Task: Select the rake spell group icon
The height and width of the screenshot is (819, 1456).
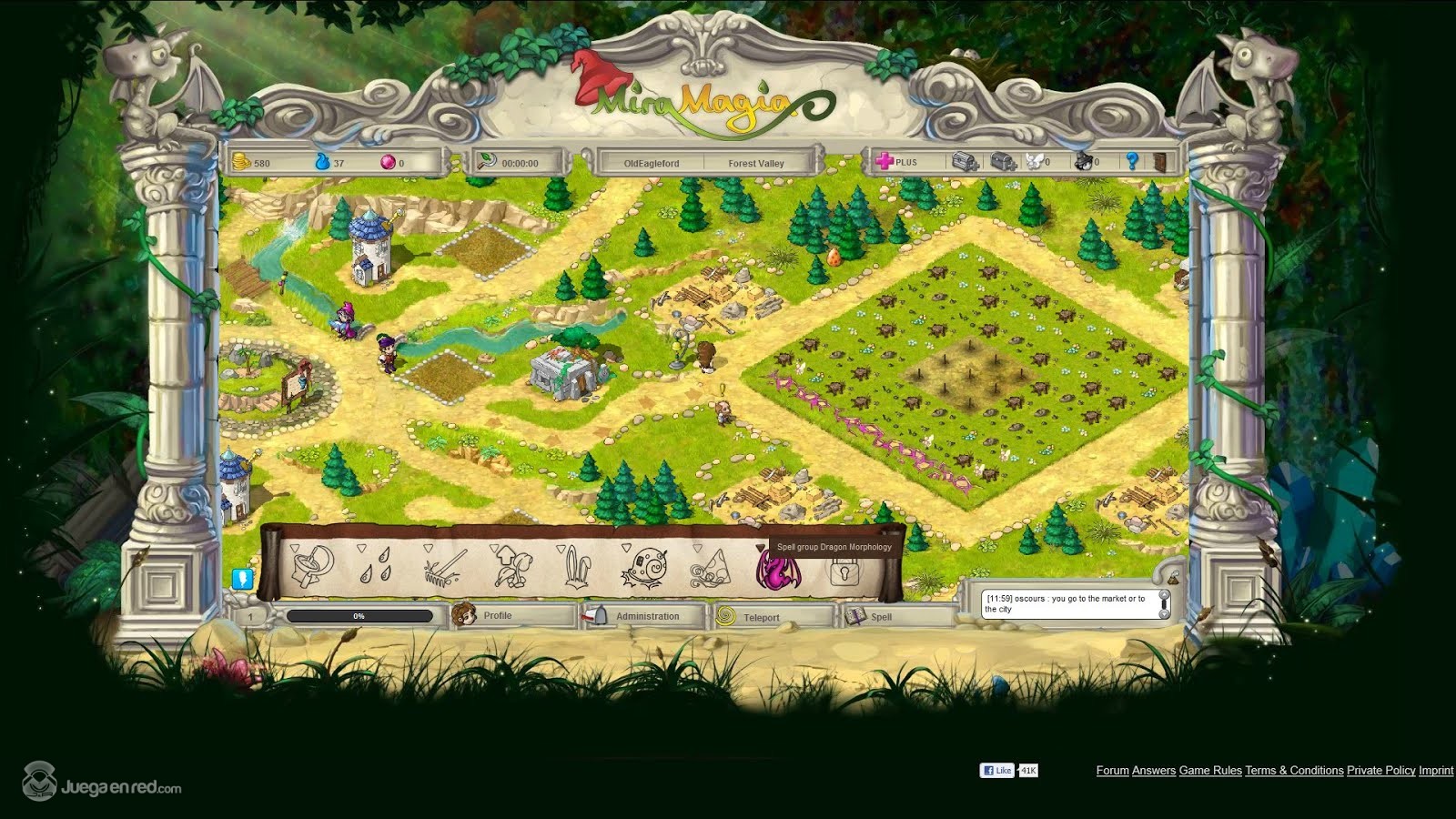Action: click(x=441, y=571)
